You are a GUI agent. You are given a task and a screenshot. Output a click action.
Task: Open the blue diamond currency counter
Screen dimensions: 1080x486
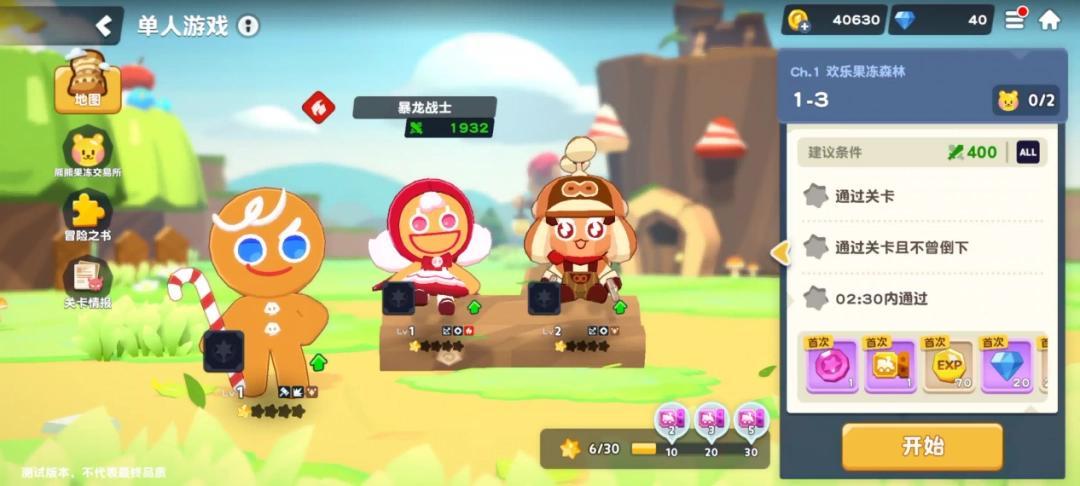938,20
